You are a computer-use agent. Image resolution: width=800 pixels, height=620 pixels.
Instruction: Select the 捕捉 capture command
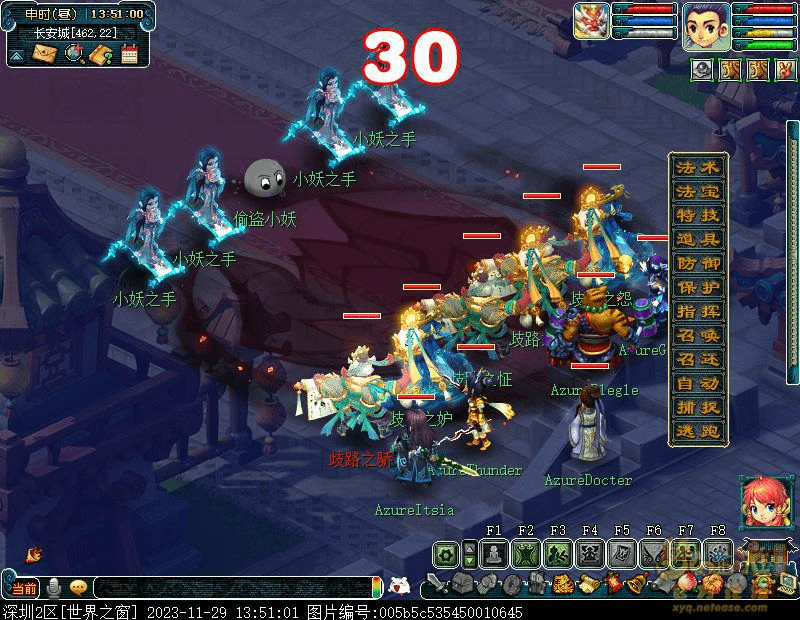click(x=698, y=408)
